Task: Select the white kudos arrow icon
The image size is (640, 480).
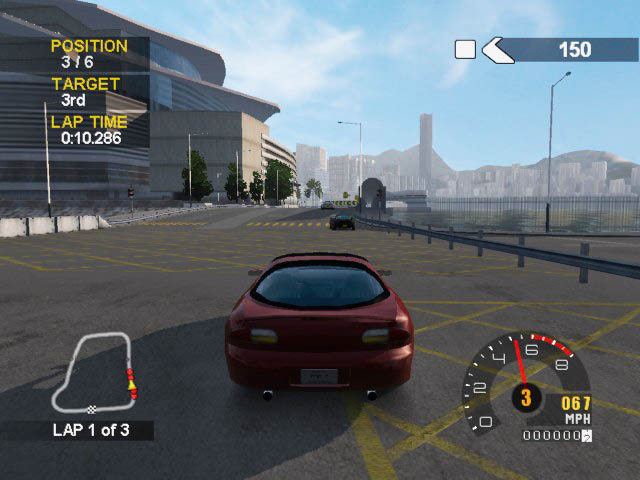Action: pos(497,49)
